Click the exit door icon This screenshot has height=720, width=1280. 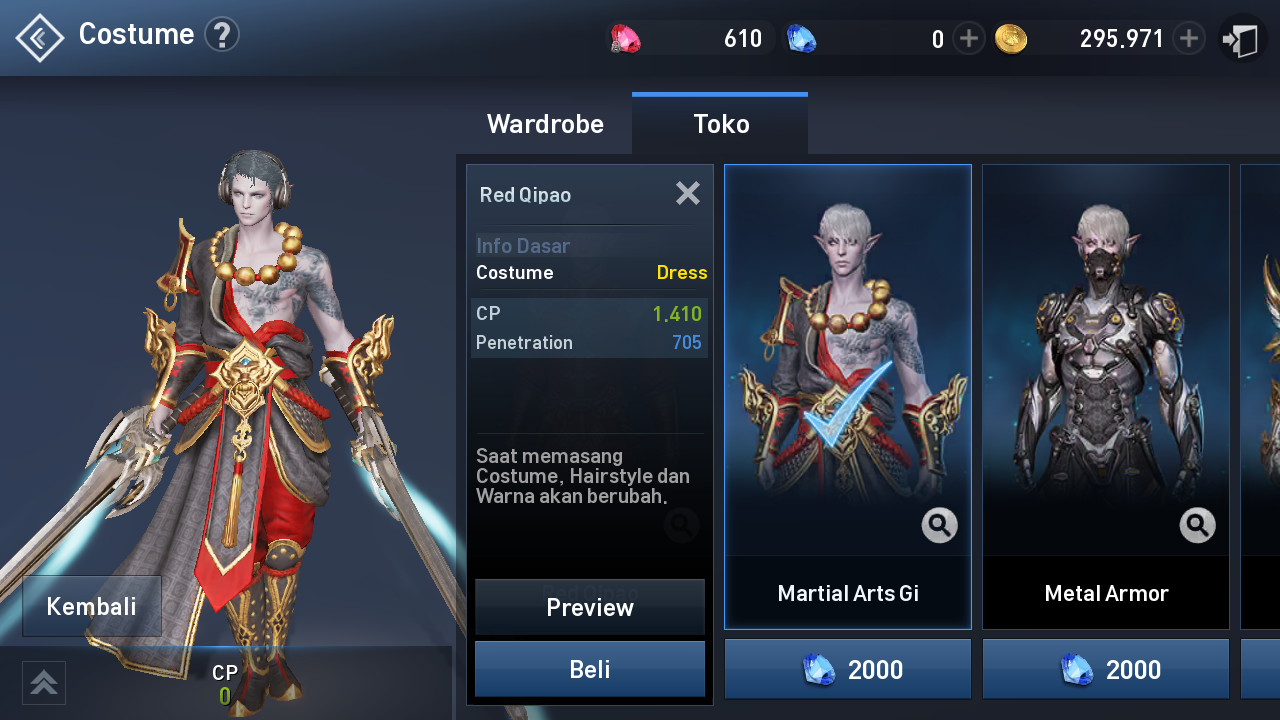(1242, 39)
